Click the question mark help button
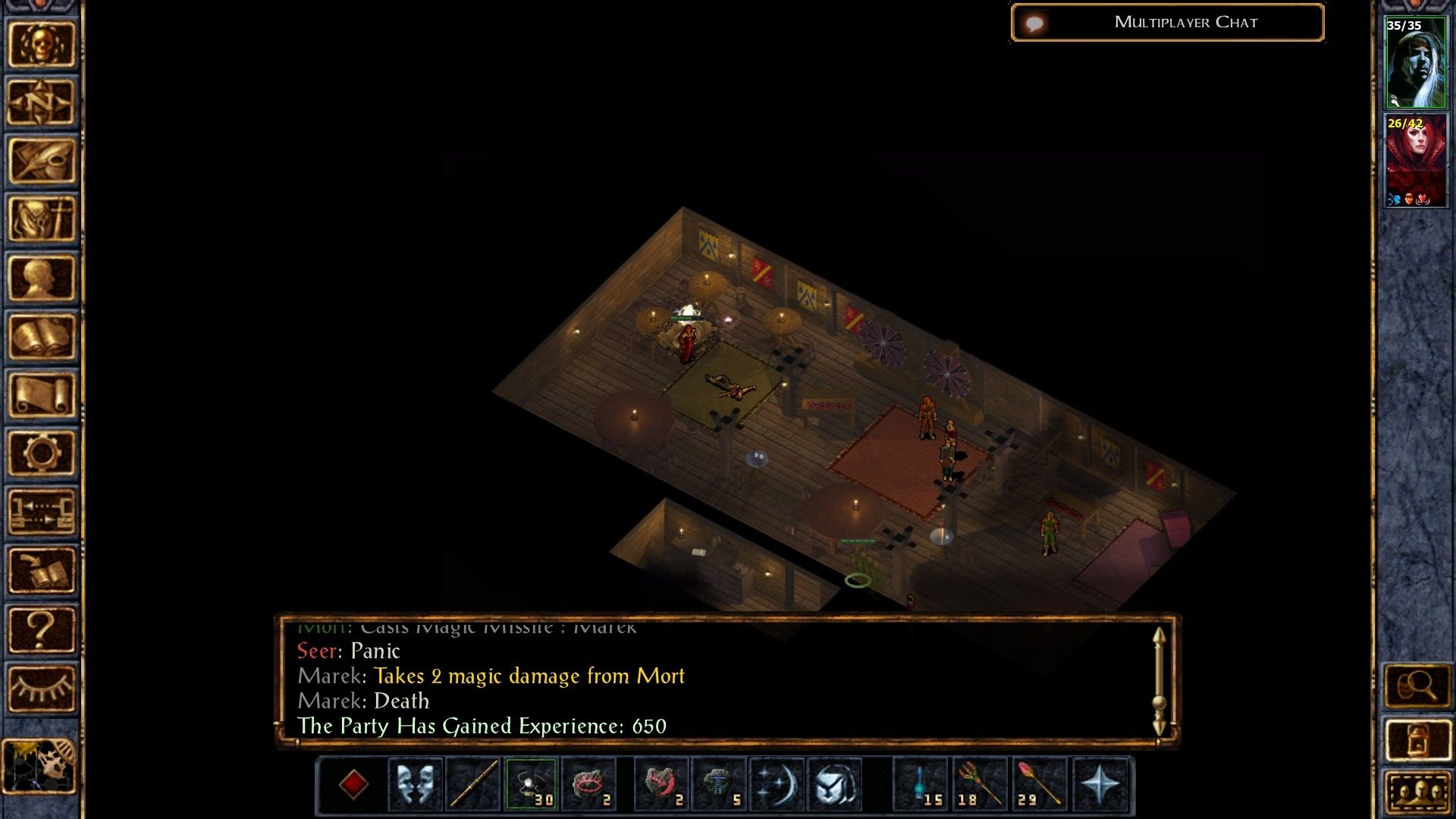The height and width of the screenshot is (819, 1456). (x=42, y=629)
